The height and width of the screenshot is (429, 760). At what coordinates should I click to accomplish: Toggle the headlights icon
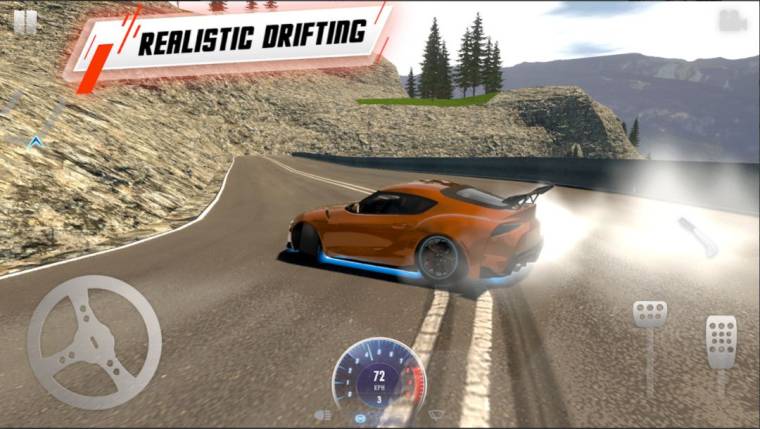(323, 414)
